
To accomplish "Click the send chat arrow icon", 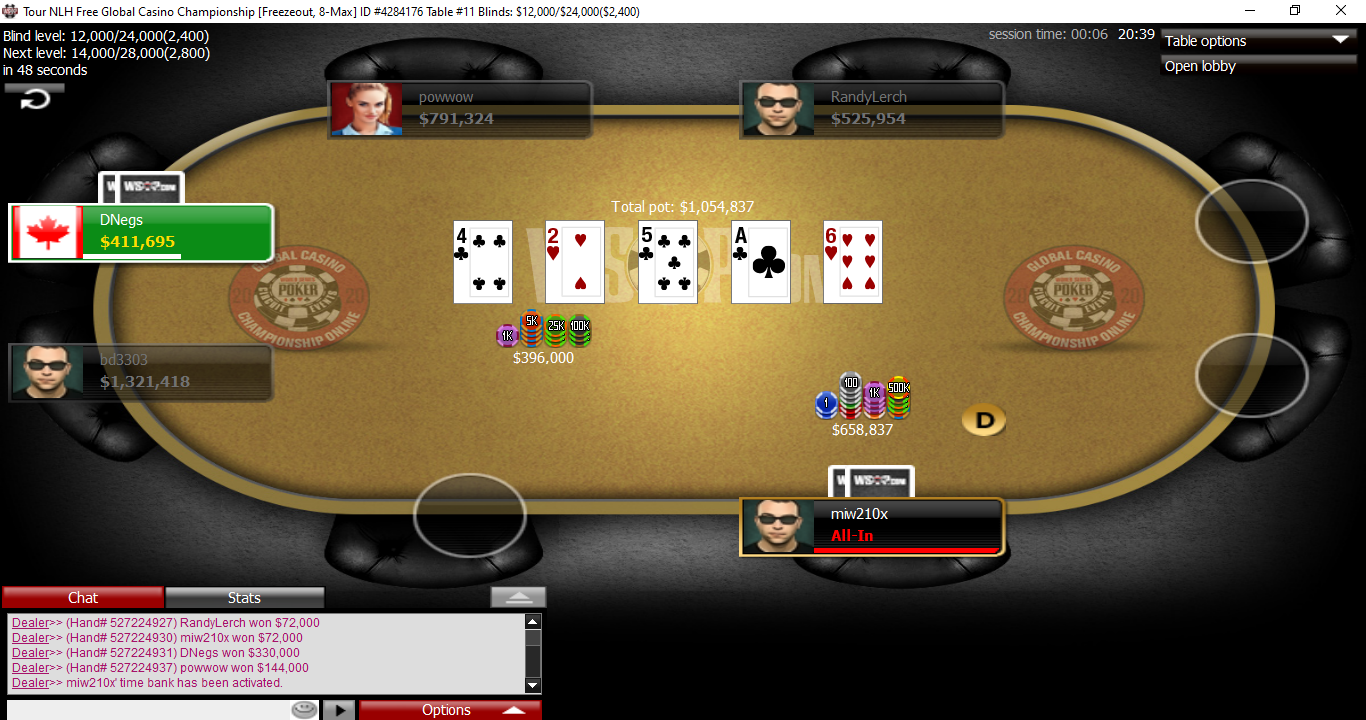I will tap(337, 709).
